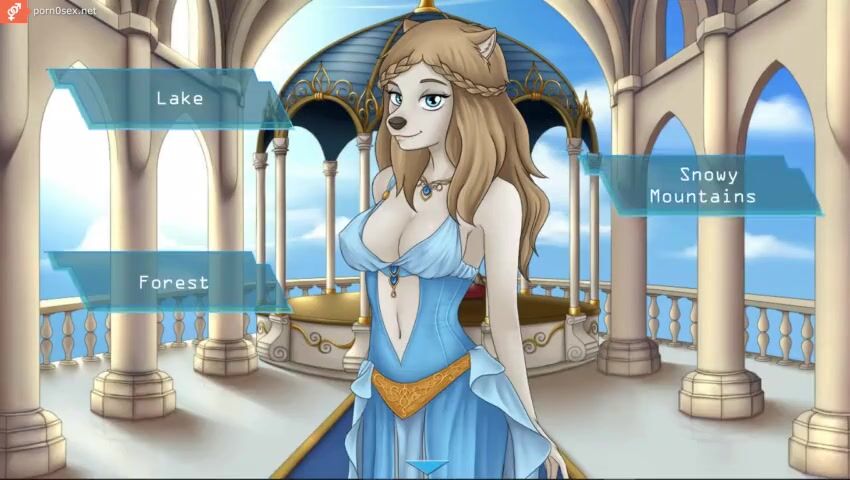Screen dimensions: 850x480
Task: Travel to the Snowy Mountains
Action: pos(702,185)
